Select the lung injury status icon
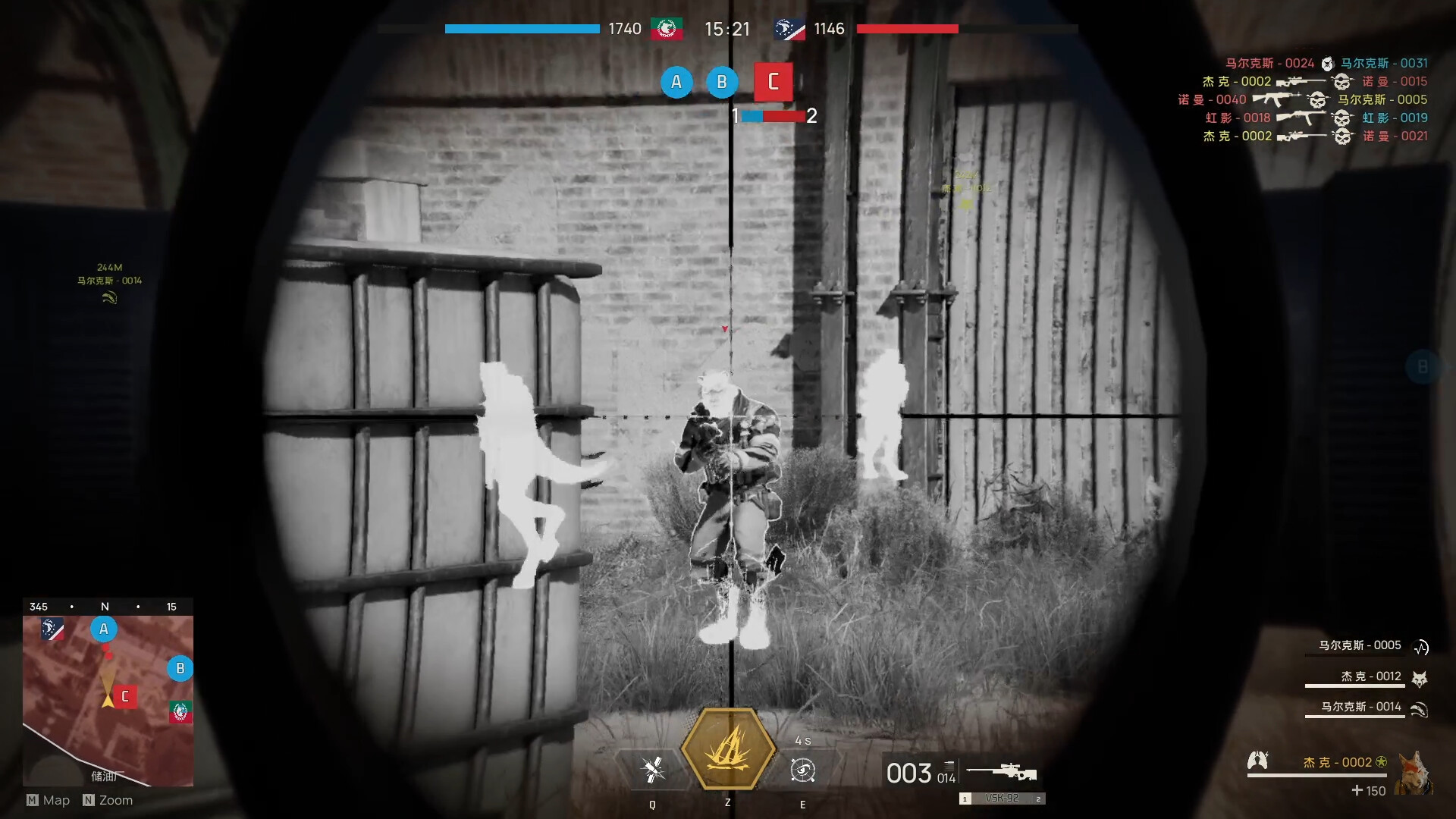The width and height of the screenshot is (1456, 819). point(1258,761)
